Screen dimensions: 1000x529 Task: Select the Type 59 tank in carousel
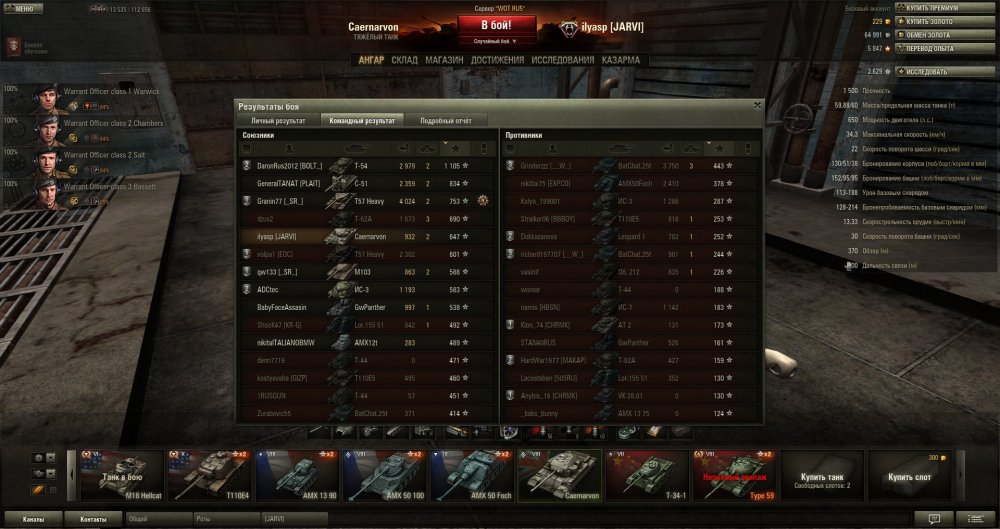click(733, 475)
